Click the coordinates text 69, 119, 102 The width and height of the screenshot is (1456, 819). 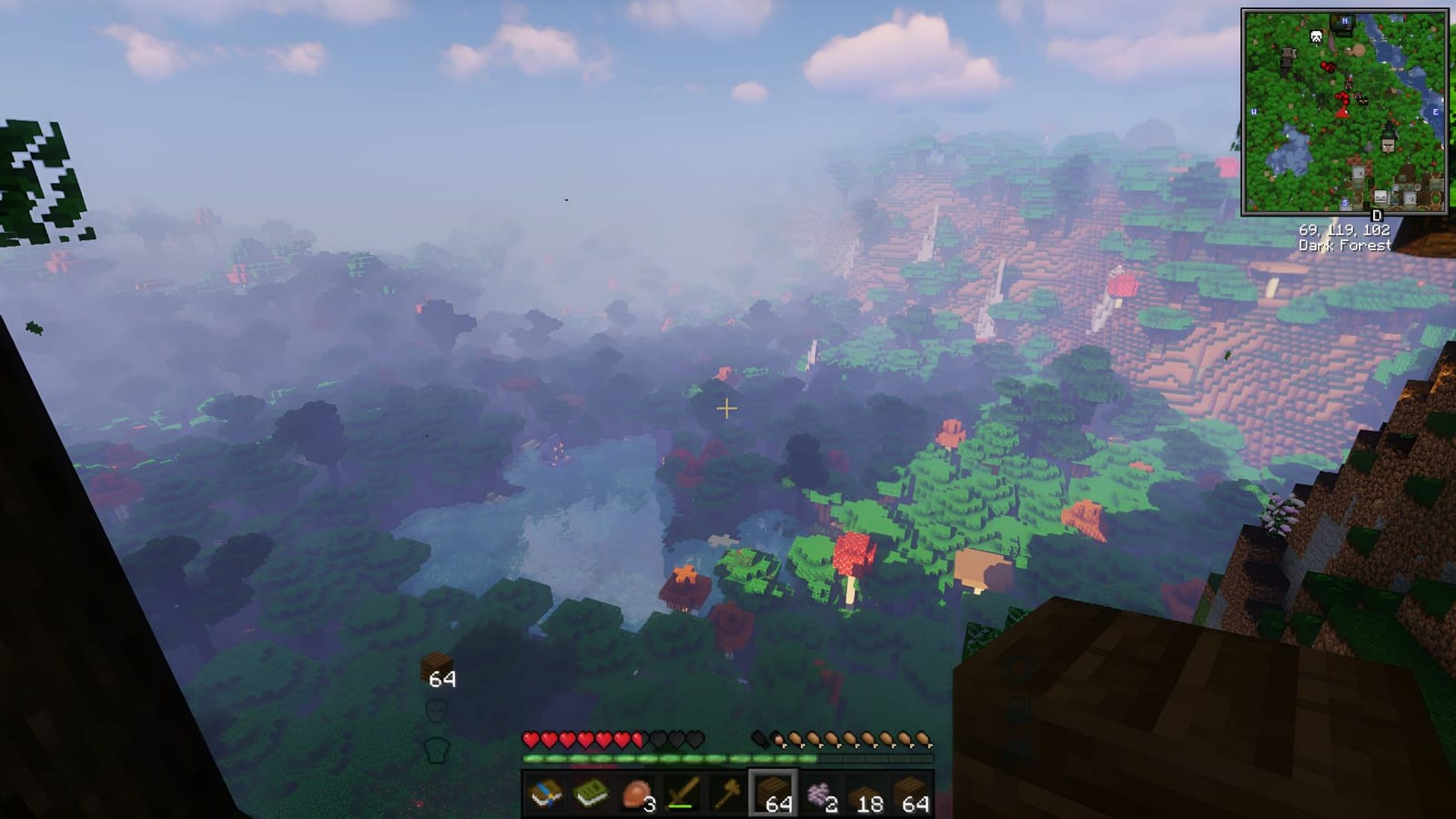(1344, 231)
